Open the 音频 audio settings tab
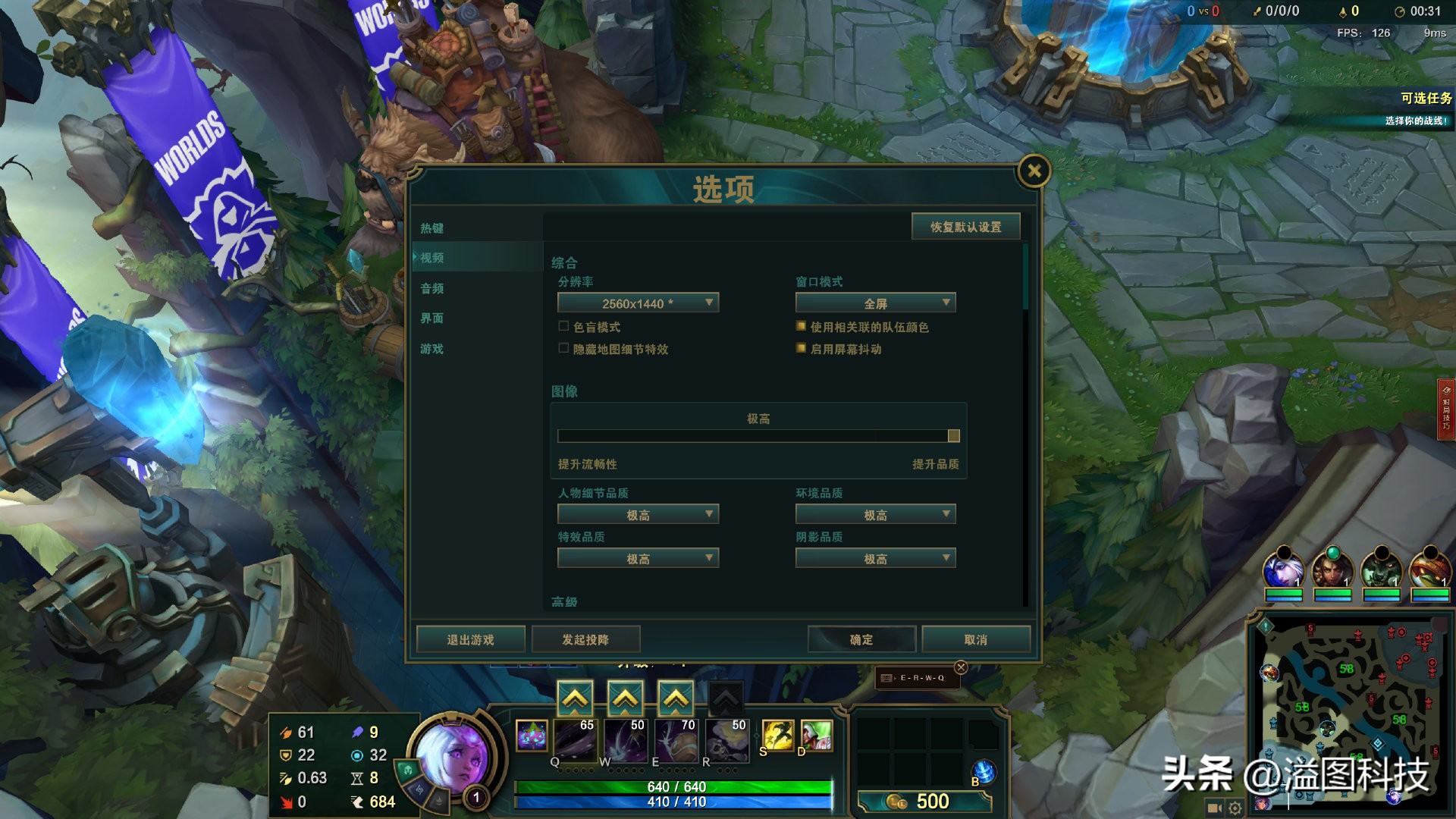 point(432,288)
